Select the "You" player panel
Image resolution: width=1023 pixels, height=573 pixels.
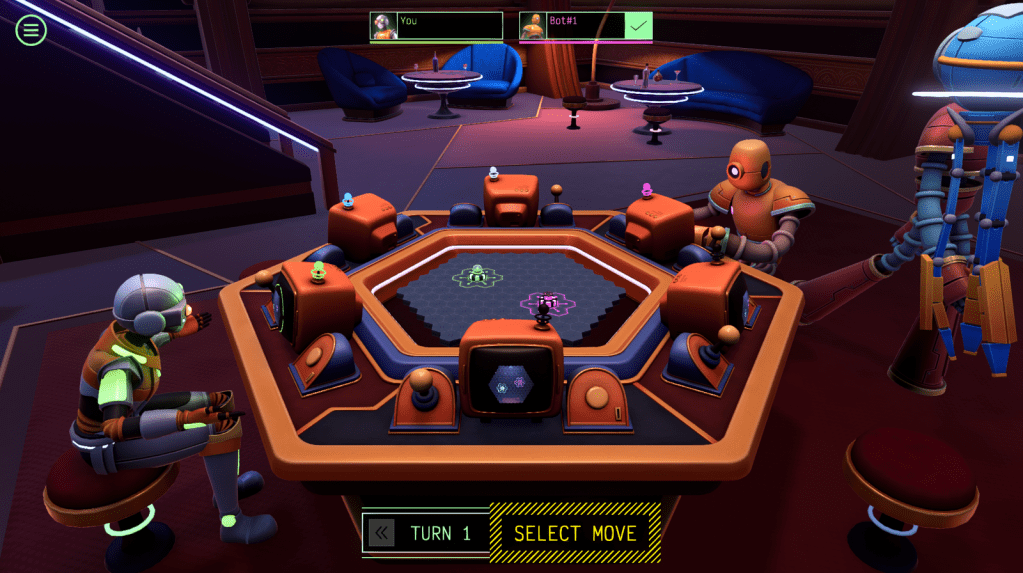[436, 26]
